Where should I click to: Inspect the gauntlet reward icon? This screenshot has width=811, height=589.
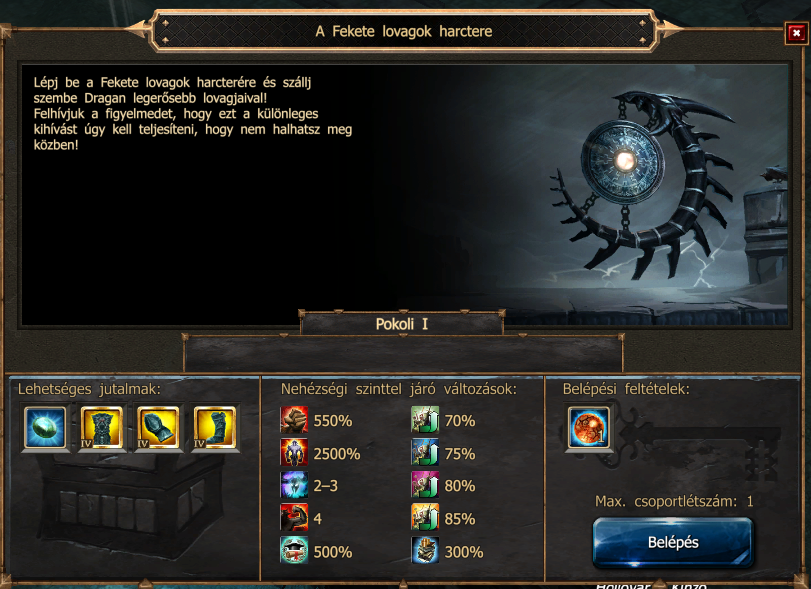pyautogui.click(x=158, y=428)
